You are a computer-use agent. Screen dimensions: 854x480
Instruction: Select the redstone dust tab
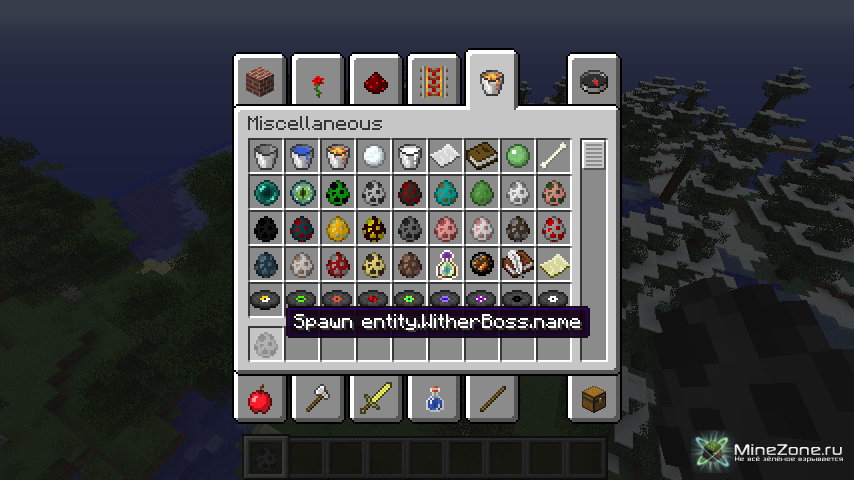375,82
